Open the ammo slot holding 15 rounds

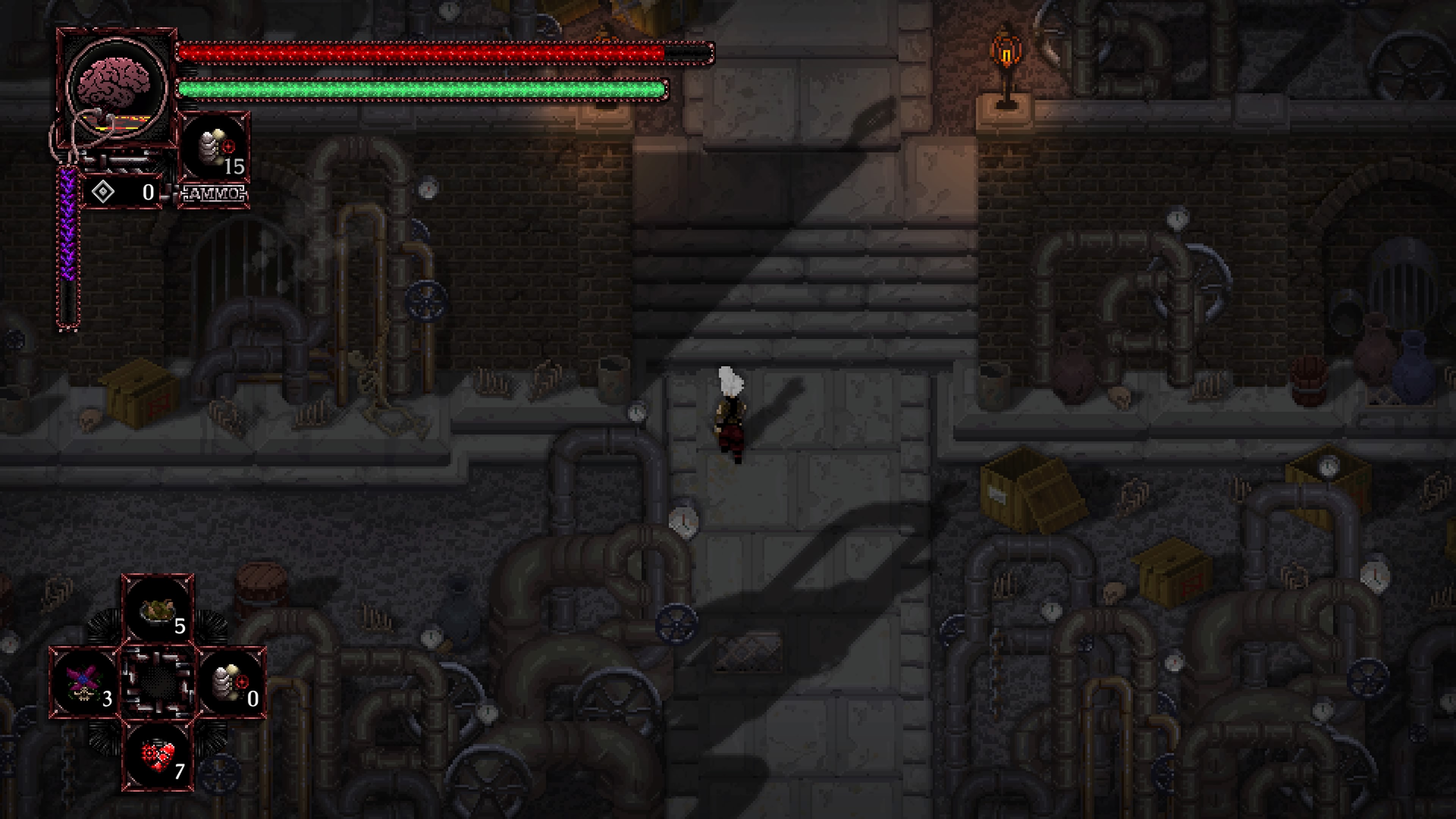click(x=214, y=149)
